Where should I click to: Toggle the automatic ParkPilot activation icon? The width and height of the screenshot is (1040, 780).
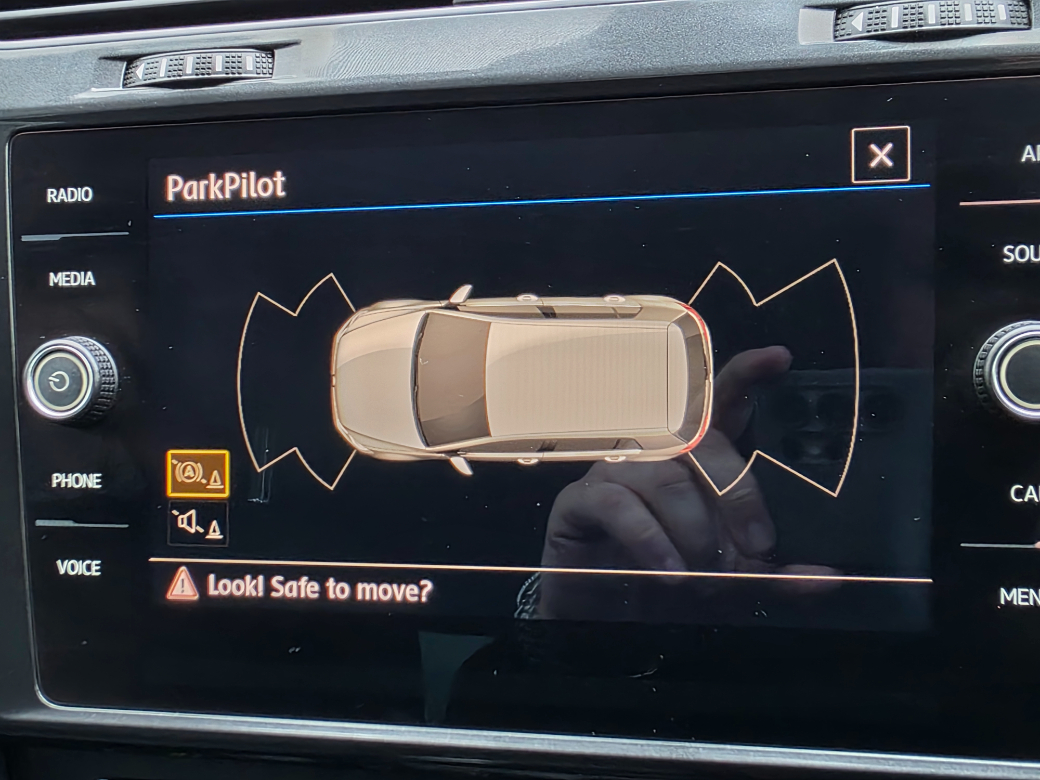pyautogui.click(x=198, y=474)
